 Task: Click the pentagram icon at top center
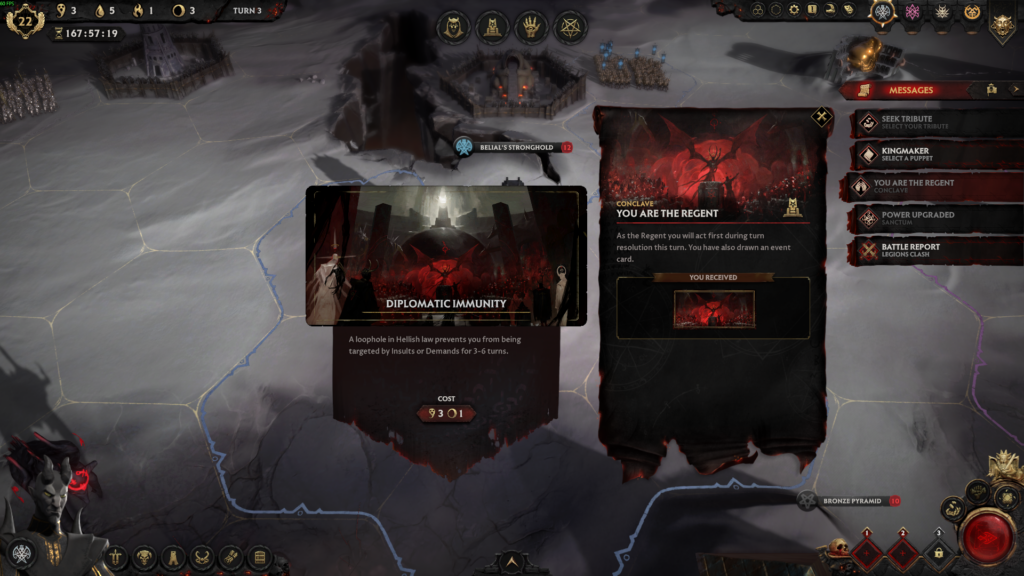572,27
